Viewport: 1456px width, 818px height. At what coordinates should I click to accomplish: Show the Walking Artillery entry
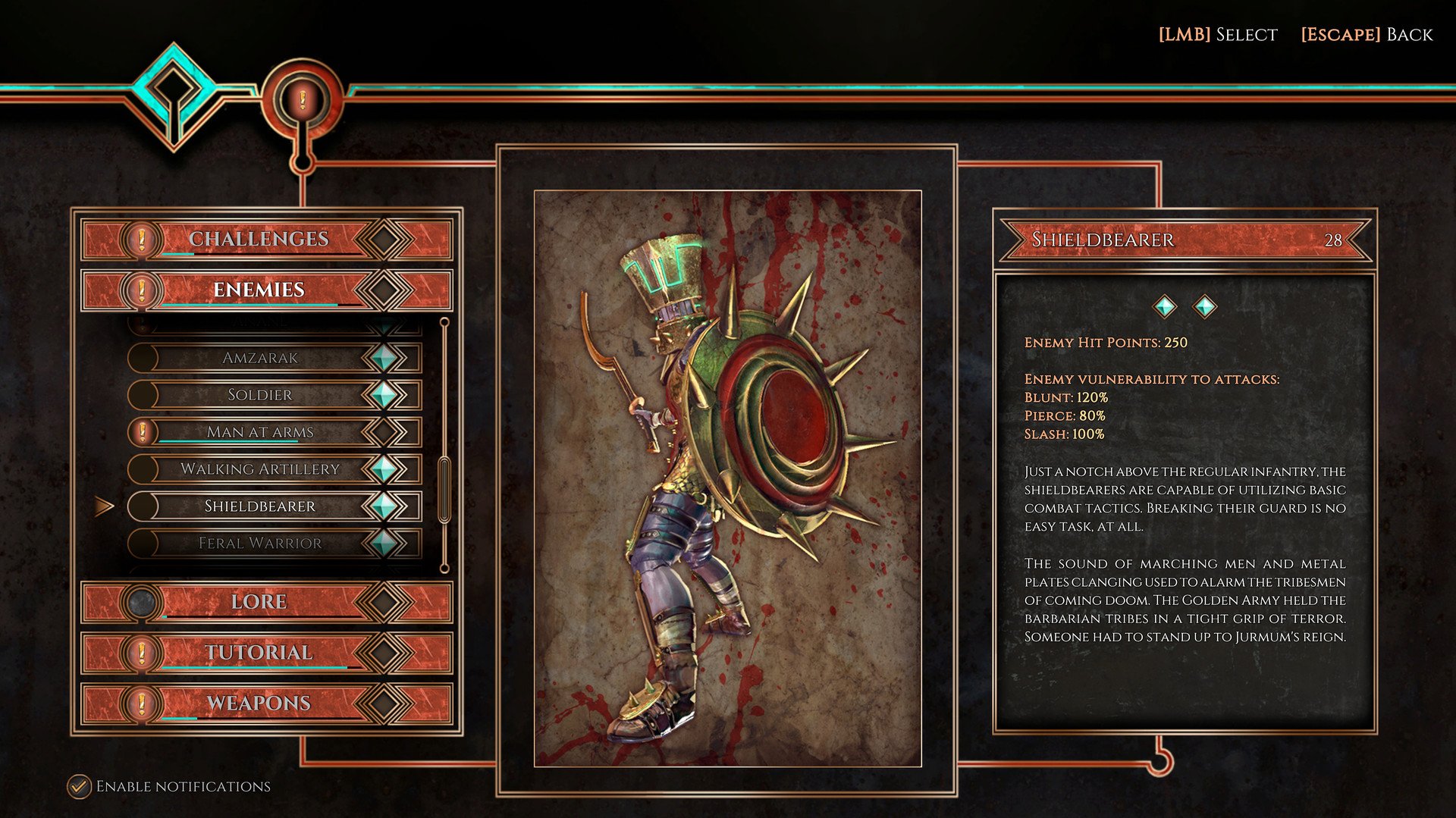[260, 469]
